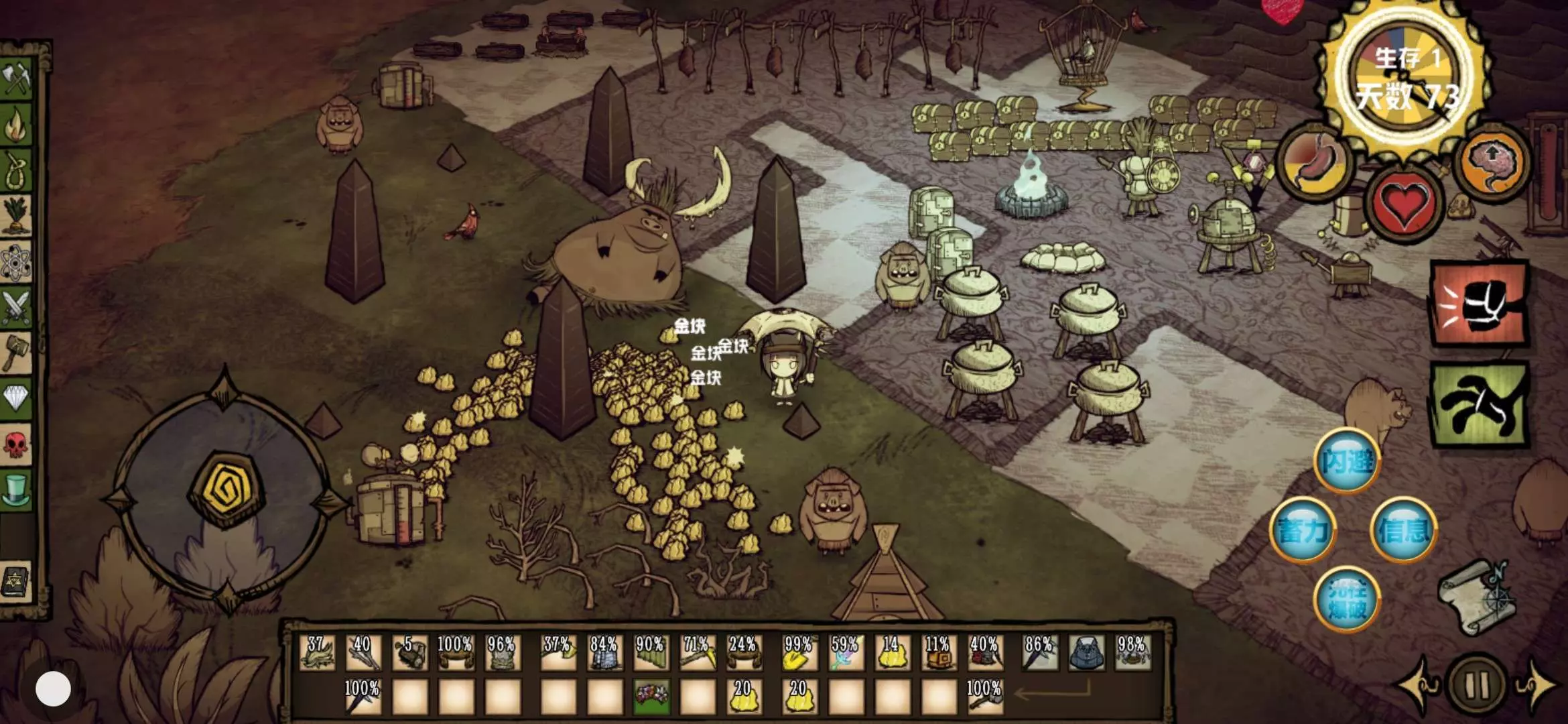This screenshot has width=1568, height=724.
Task: Open the red skull Magic tab
Action: pyautogui.click(x=16, y=444)
